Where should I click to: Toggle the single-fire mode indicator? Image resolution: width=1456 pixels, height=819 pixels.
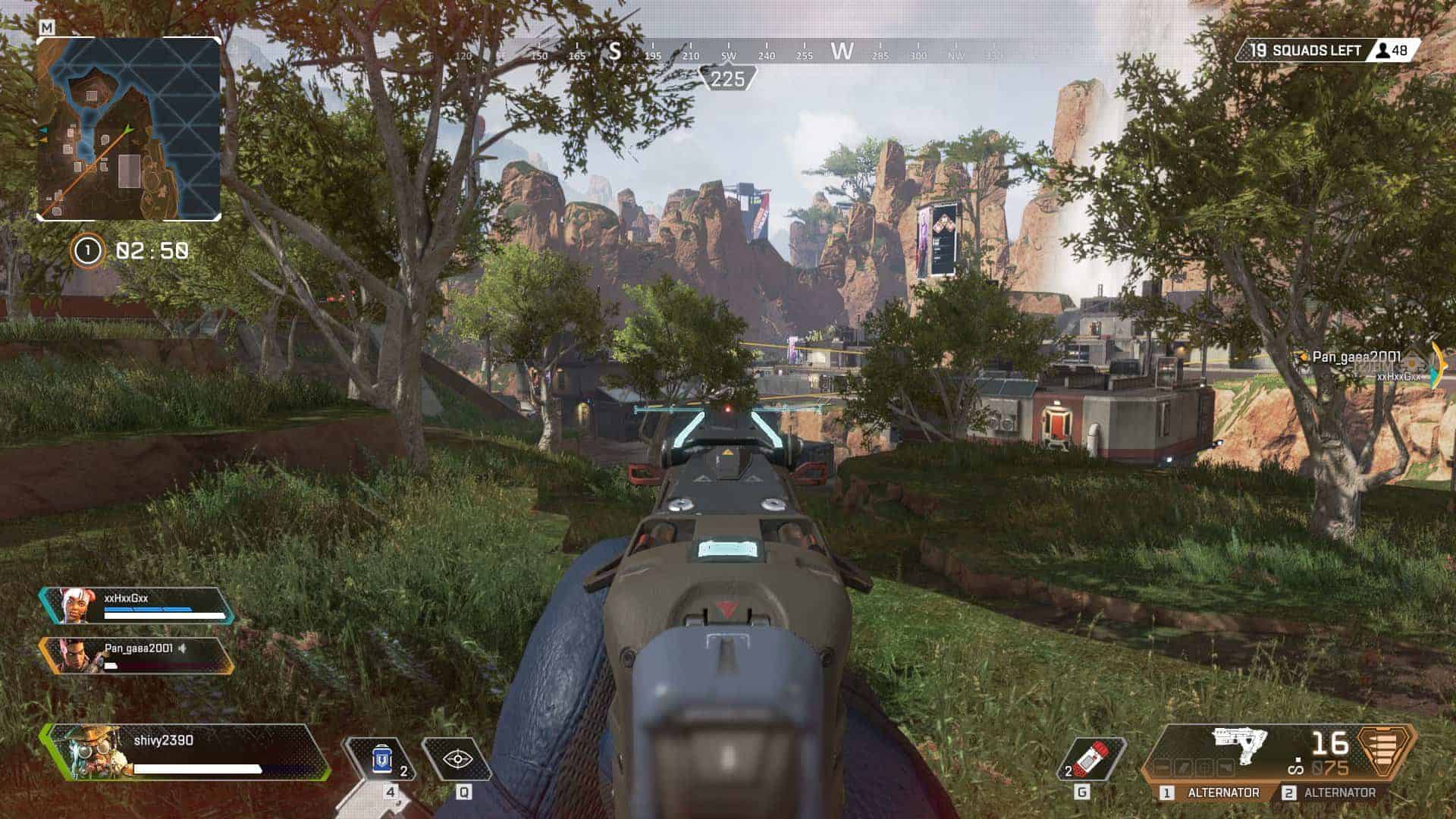[x=1296, y=764]
